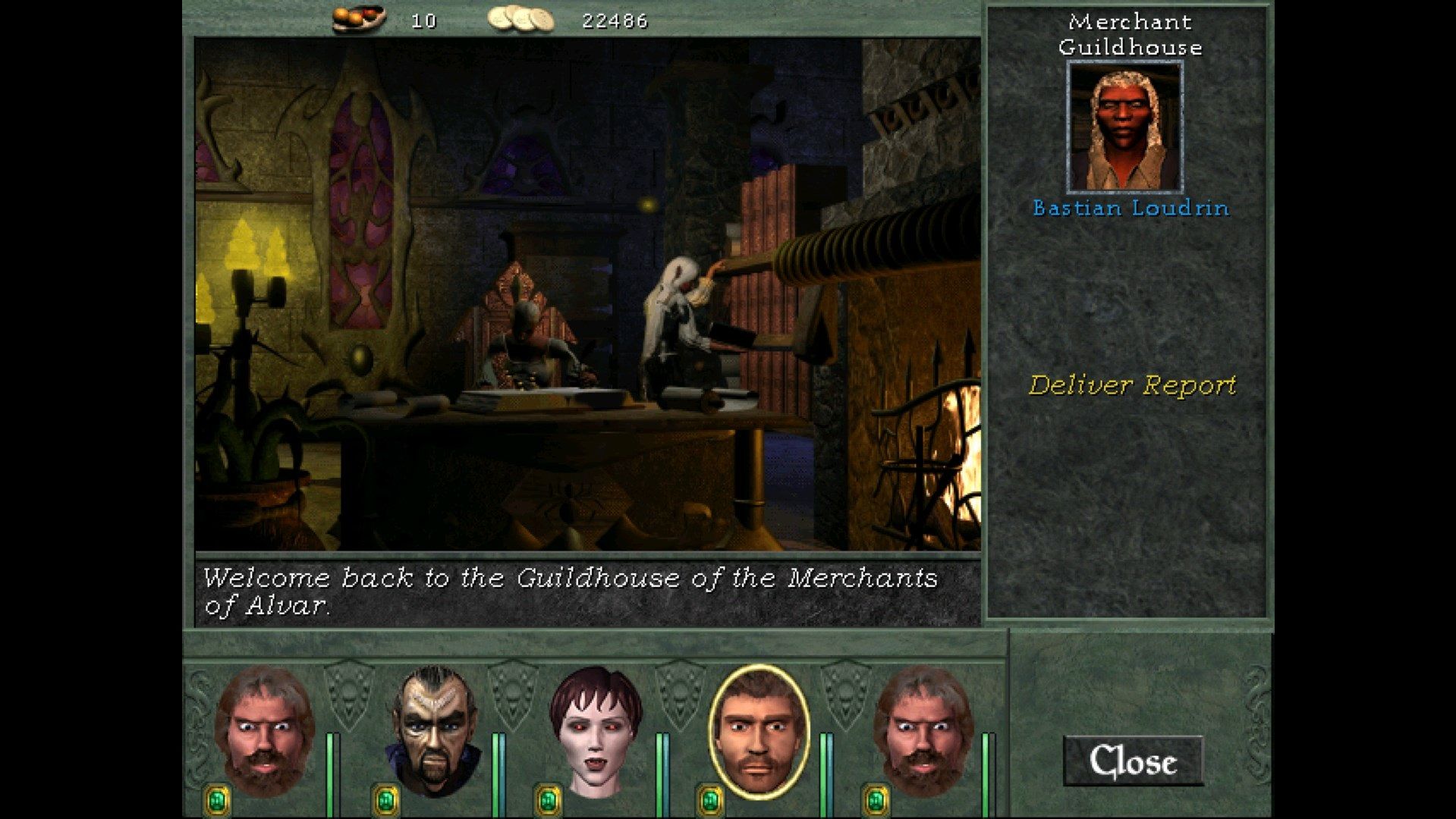Choose the Deliver Report option
Image resolution: width=1456 pixels, height=819 pixels.
tap(1134, 384)
